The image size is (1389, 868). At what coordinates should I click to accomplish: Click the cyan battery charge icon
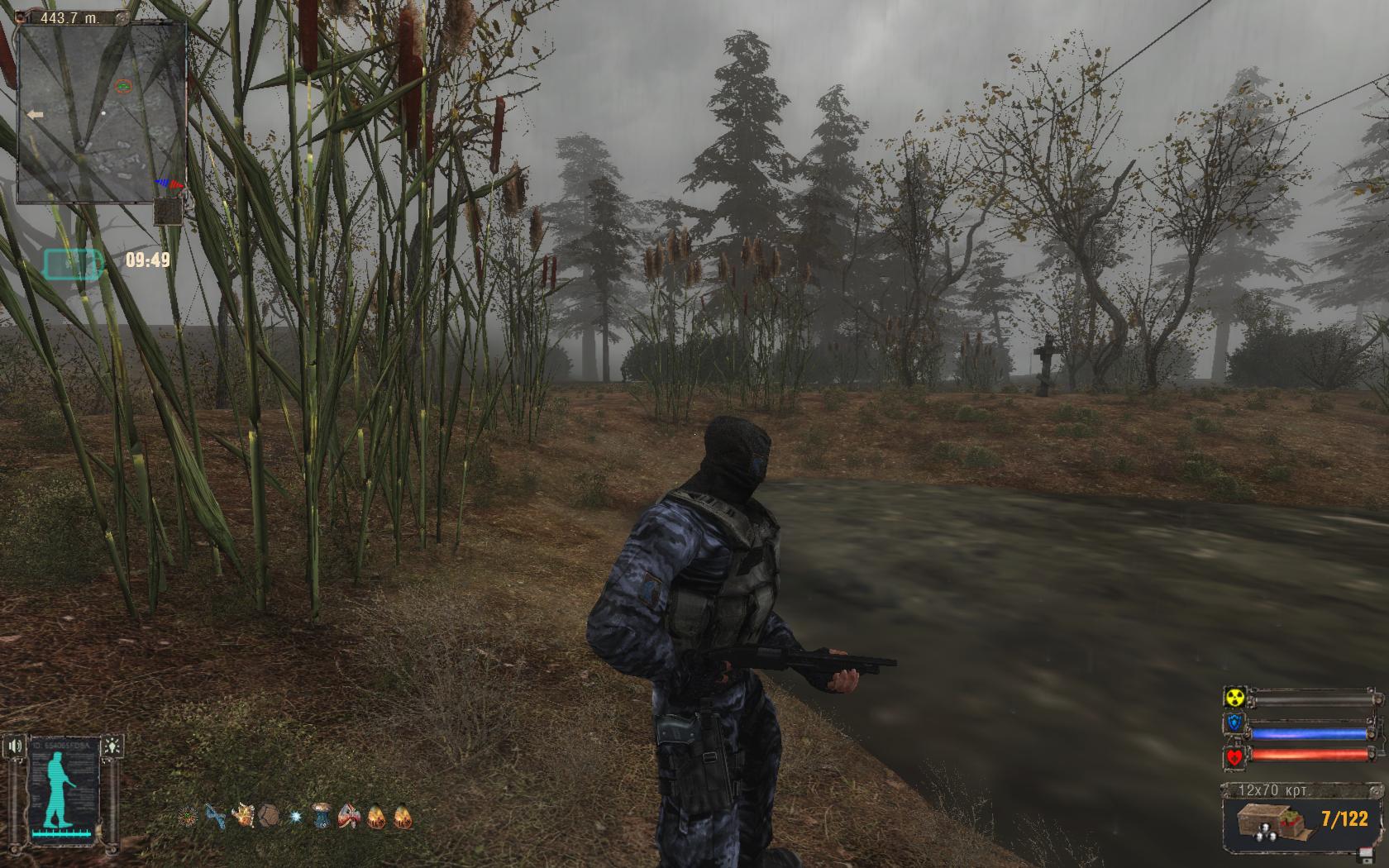click(x=73, y=264)
